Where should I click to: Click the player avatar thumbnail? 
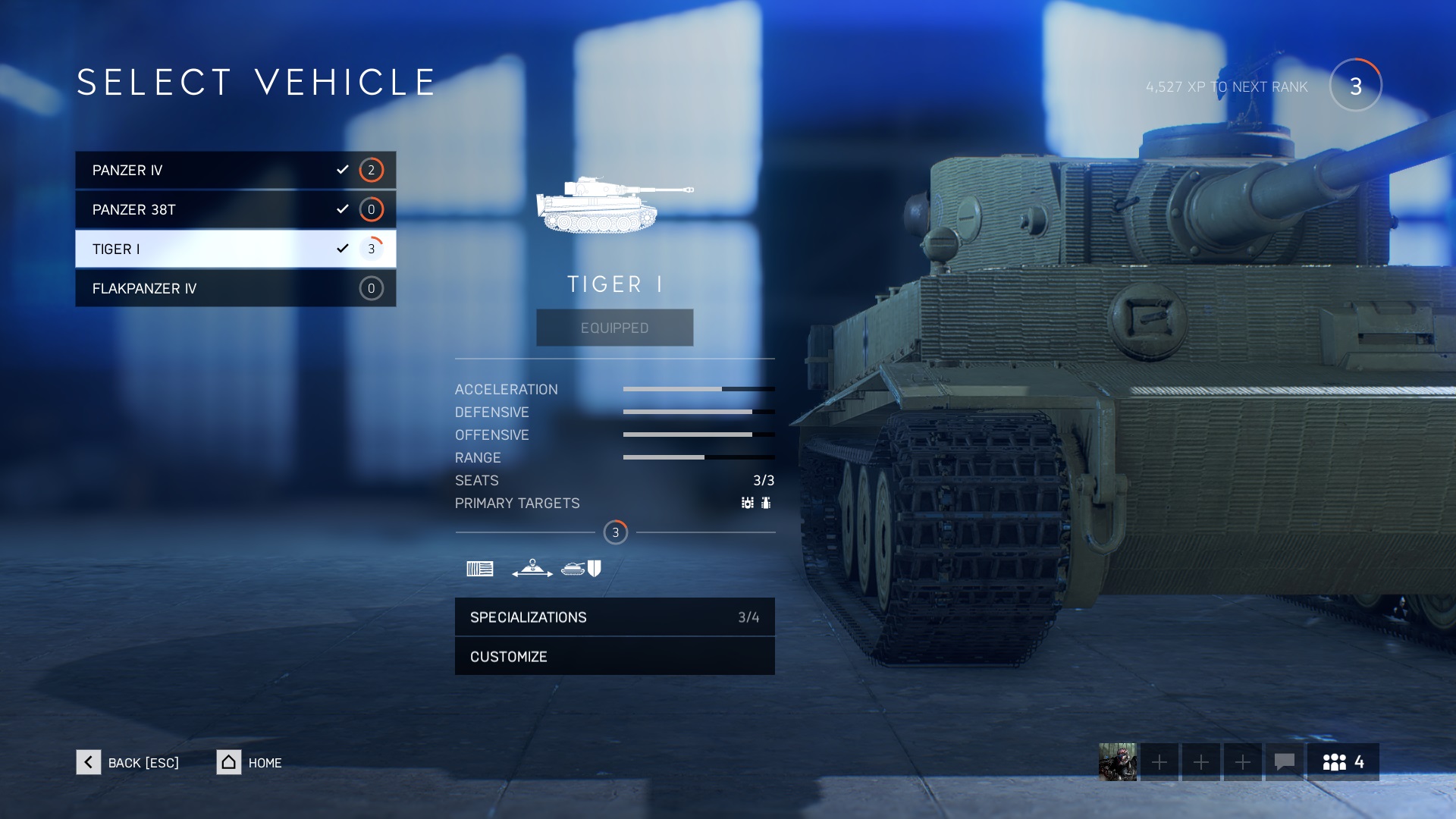(1117, 761)
